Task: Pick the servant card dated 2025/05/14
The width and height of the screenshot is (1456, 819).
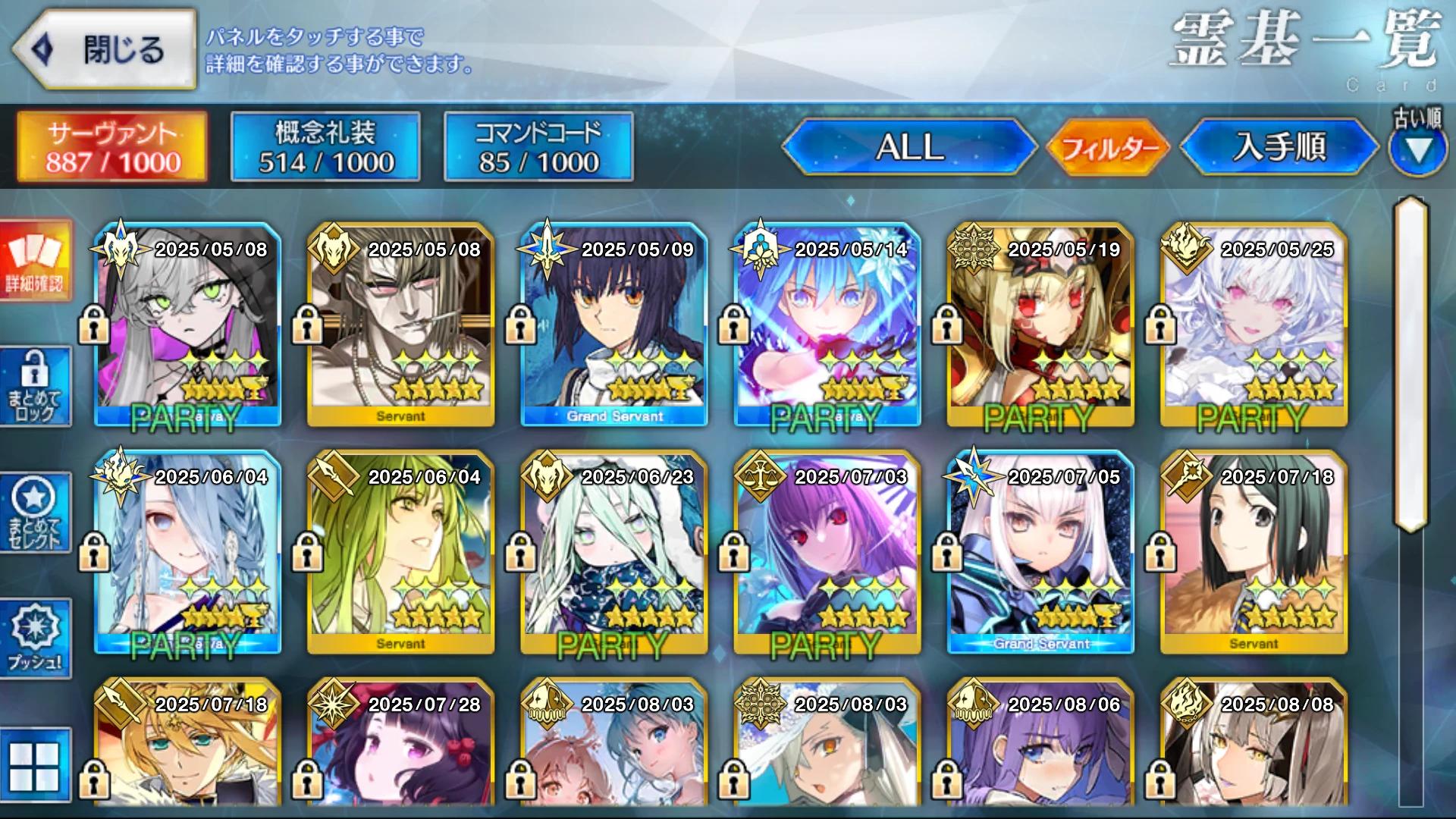Action: pyautogui.click(x=827, y=325)
